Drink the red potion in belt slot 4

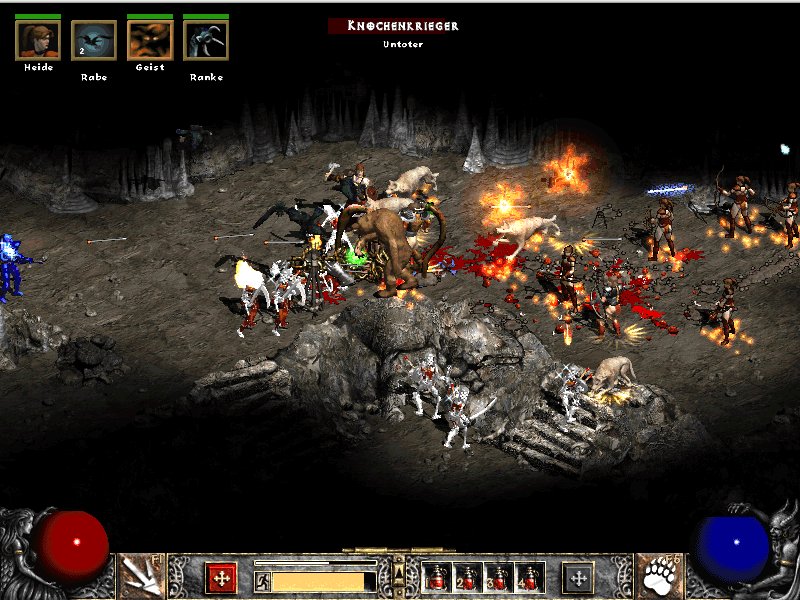click(x=528, y=577)
